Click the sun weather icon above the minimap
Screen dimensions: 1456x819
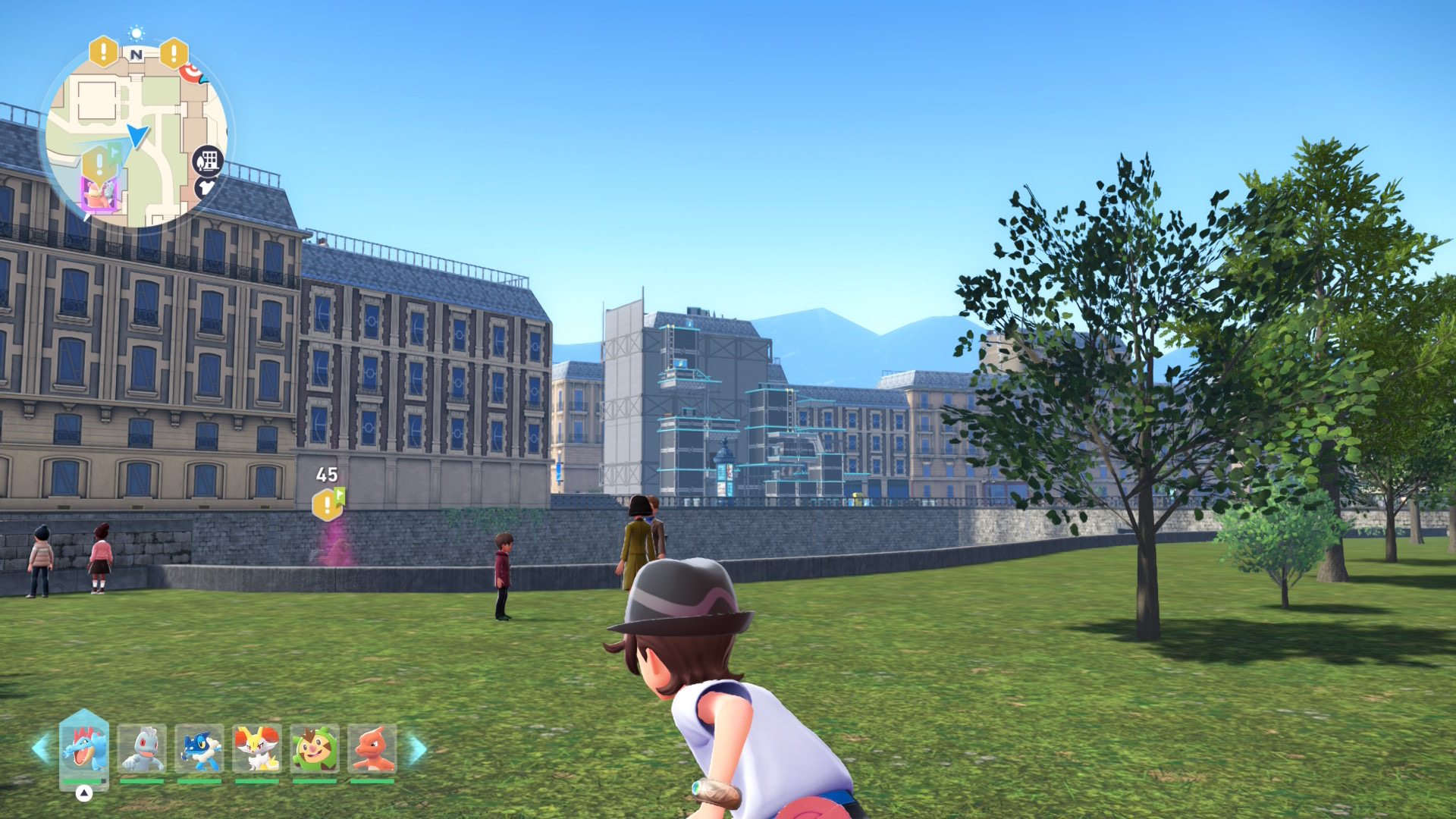[x=136, y=33]
